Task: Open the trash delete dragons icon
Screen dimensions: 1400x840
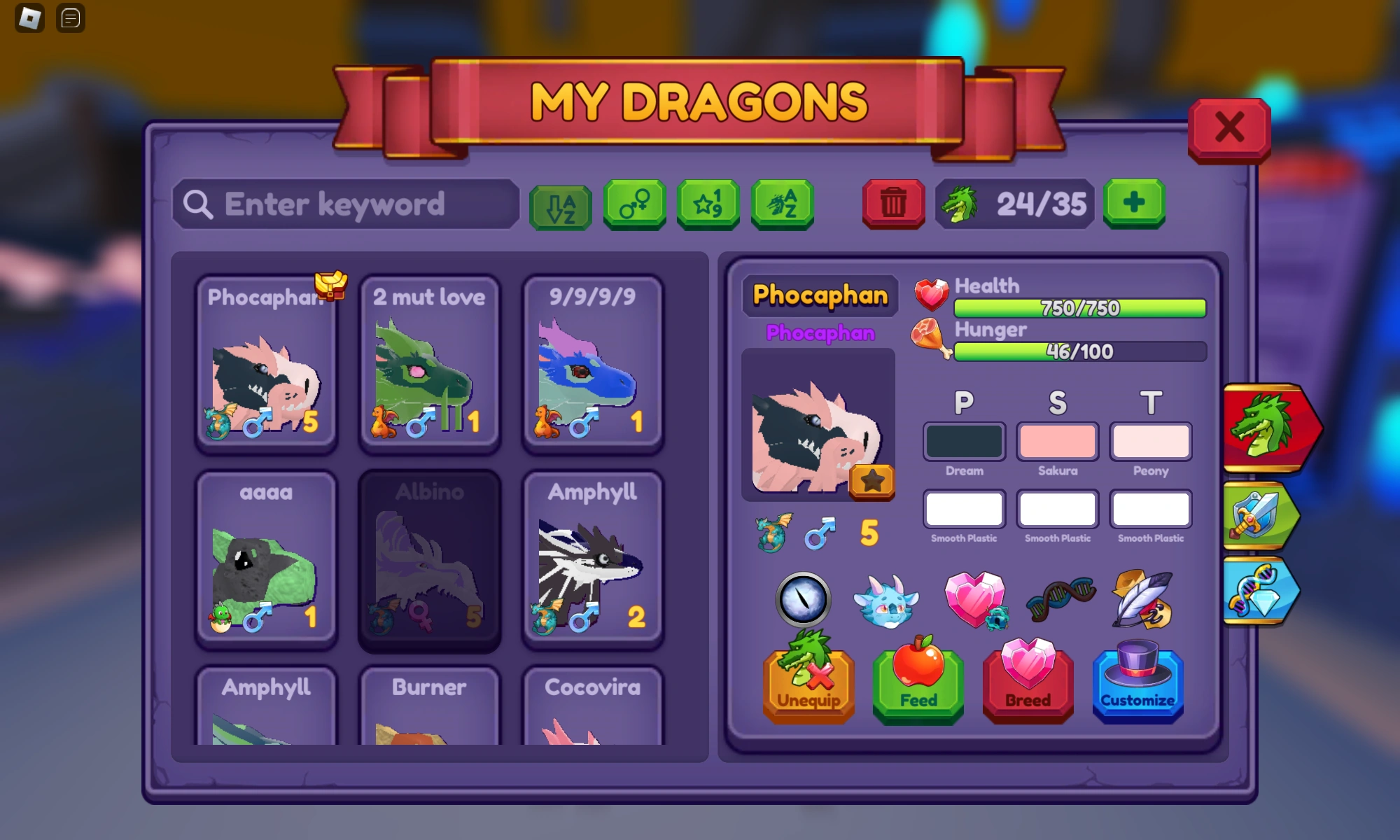Action: (x=892, y=204)
